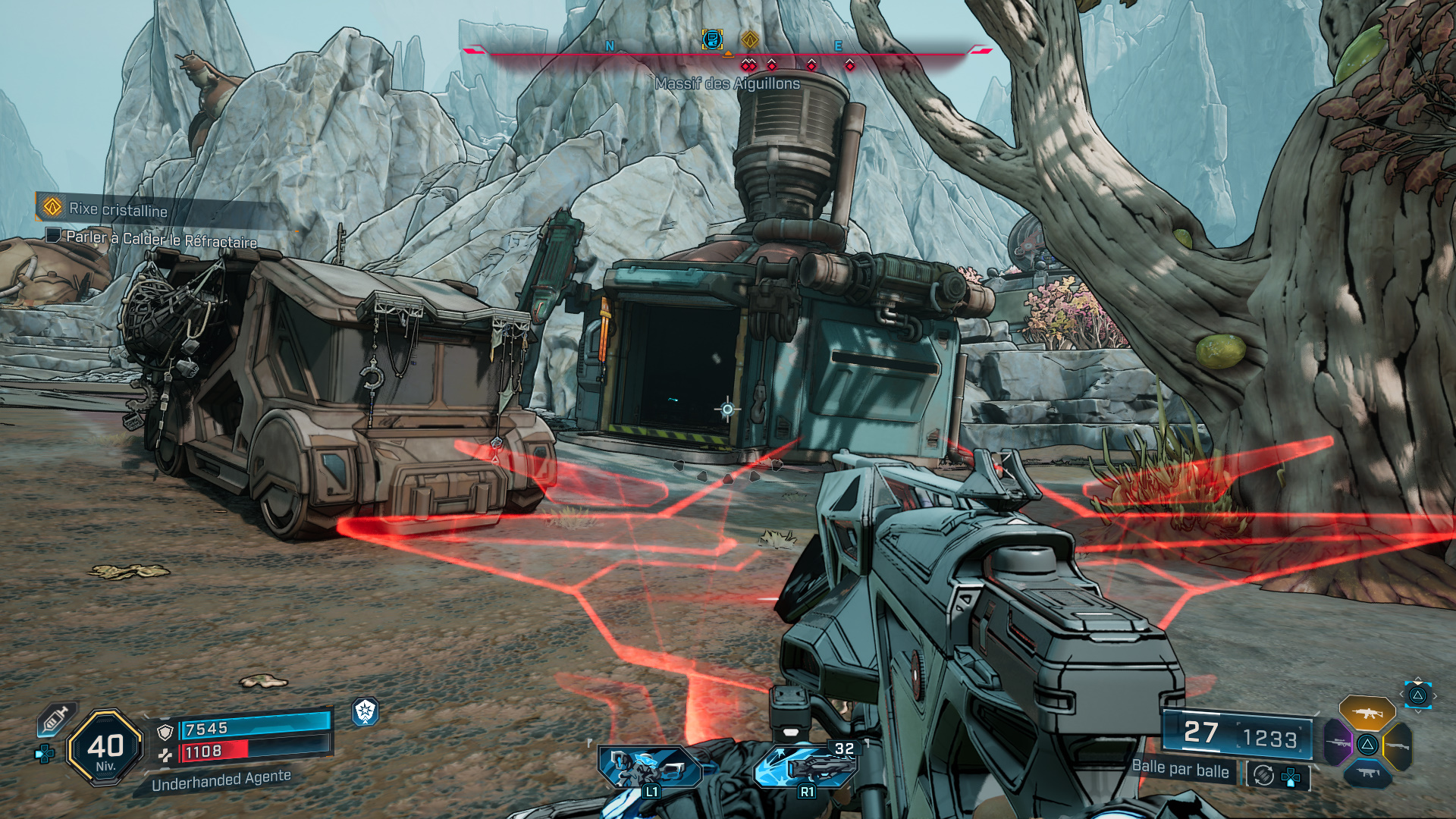Select the orange assault rifle weapon icon
The image size is (1456, 819).
coord(1367,713)
